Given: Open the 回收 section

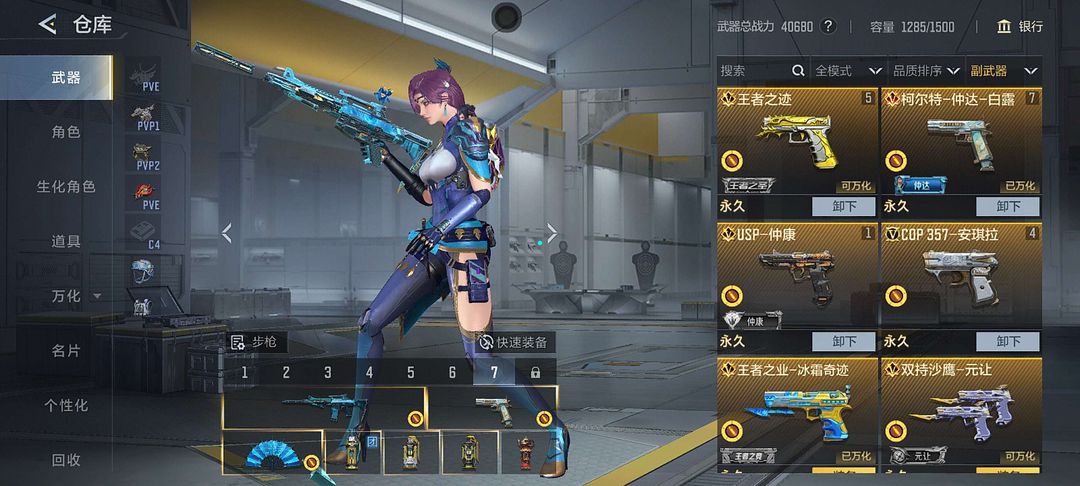Looking at the screenshot, I should 66,460.
